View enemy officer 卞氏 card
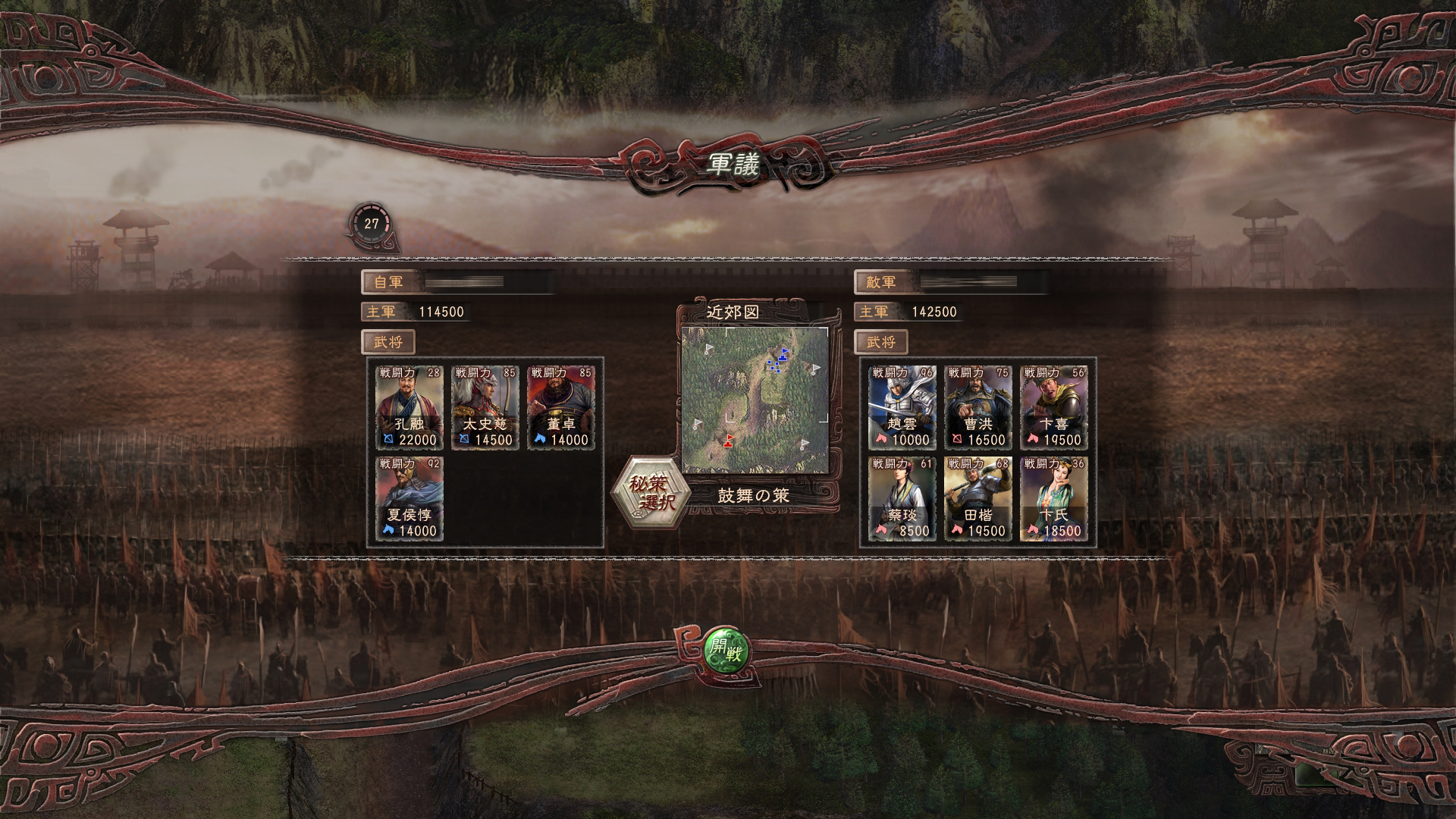1456x819 pixels. point(1054,498)
